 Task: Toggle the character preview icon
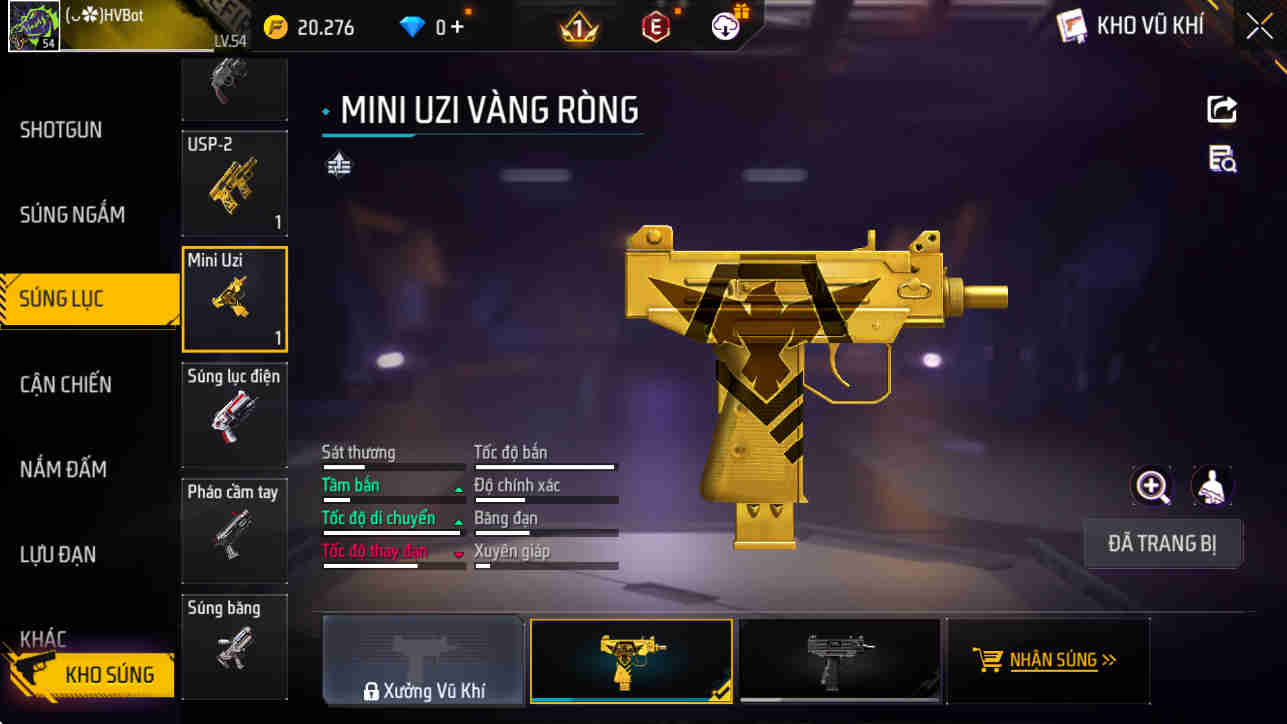point(1212,487)
